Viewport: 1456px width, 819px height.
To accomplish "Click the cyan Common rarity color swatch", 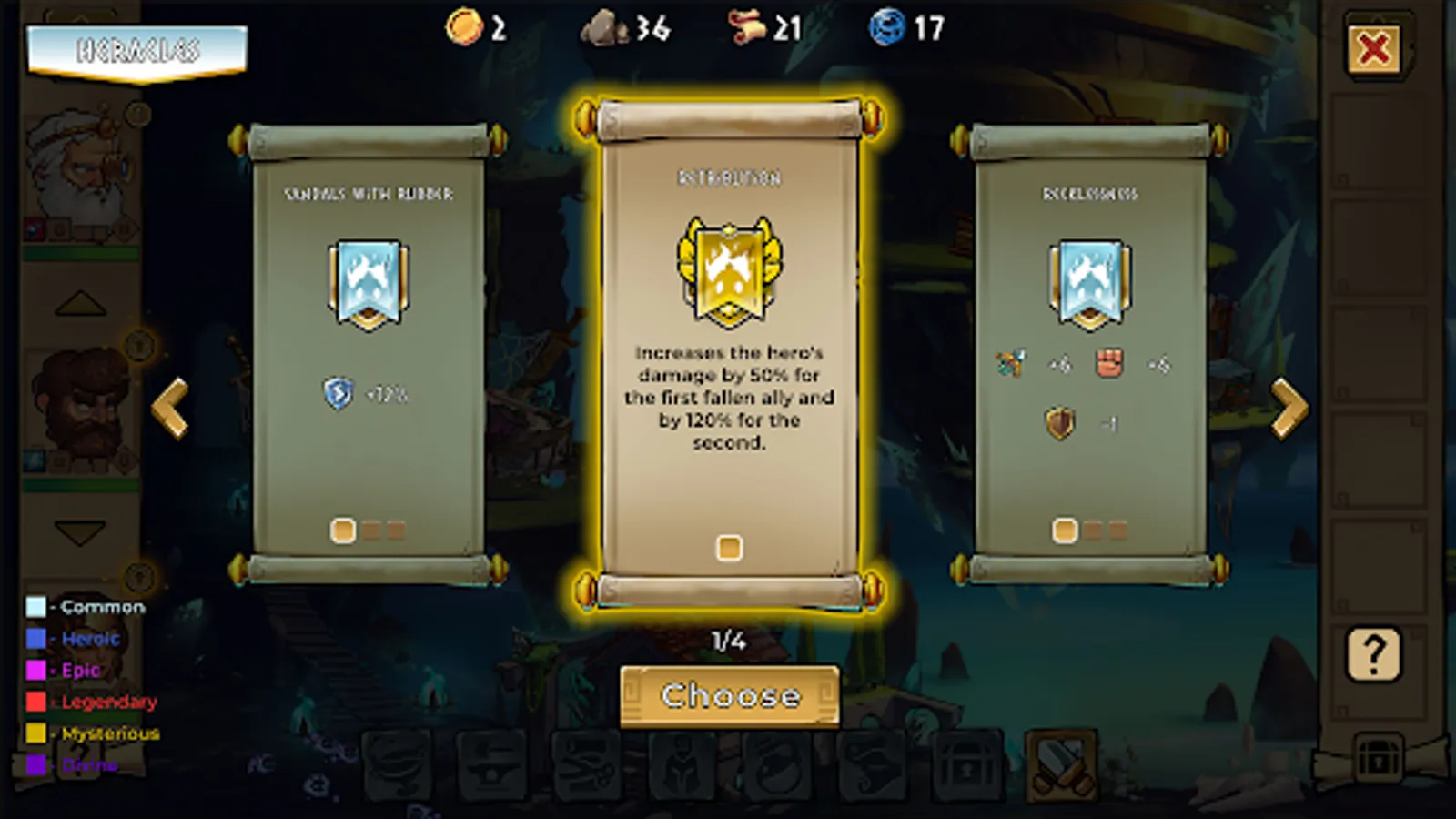I will tap(35, 606).
